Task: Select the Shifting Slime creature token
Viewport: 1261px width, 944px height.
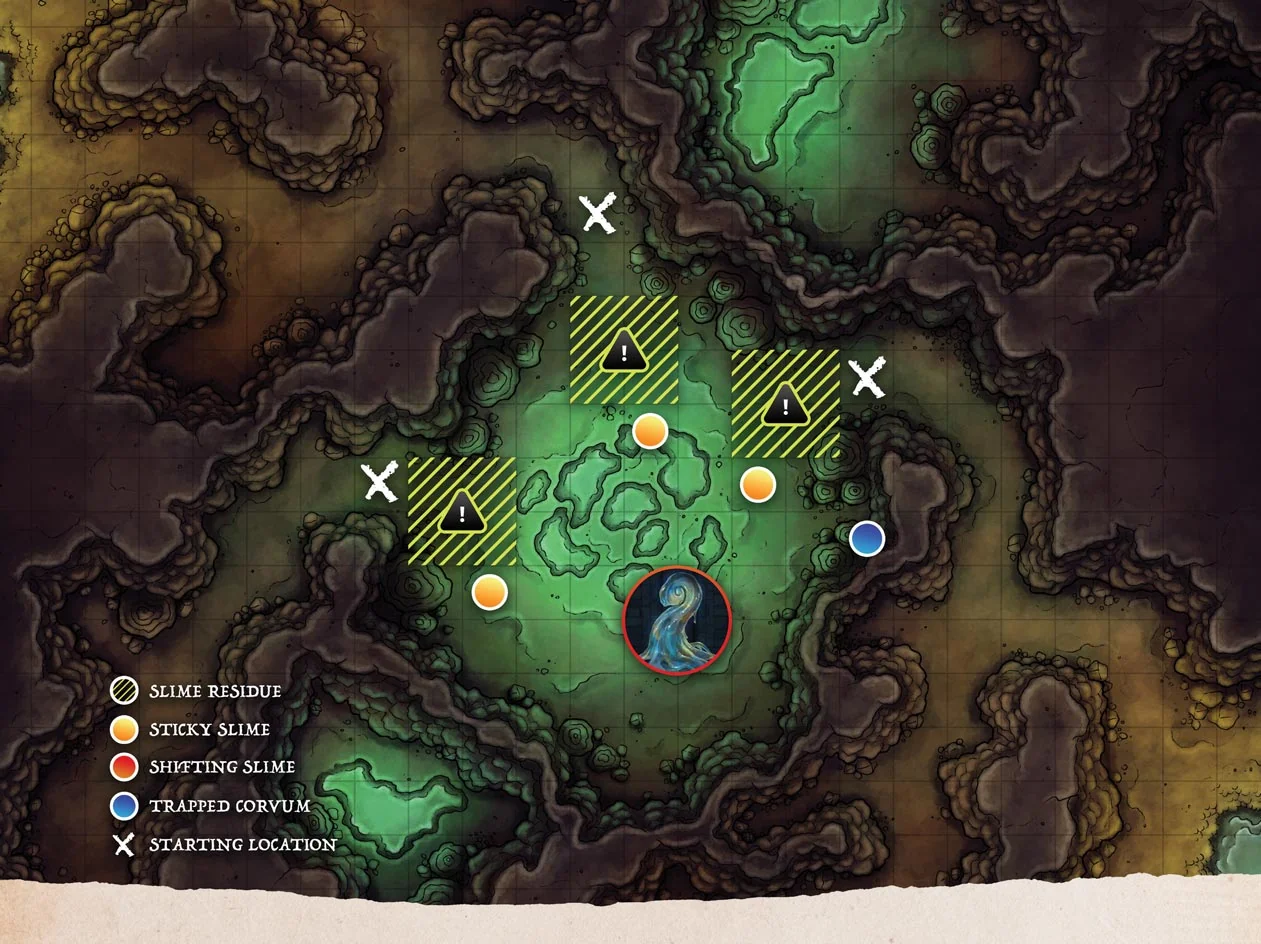Action: click(677, 620)
